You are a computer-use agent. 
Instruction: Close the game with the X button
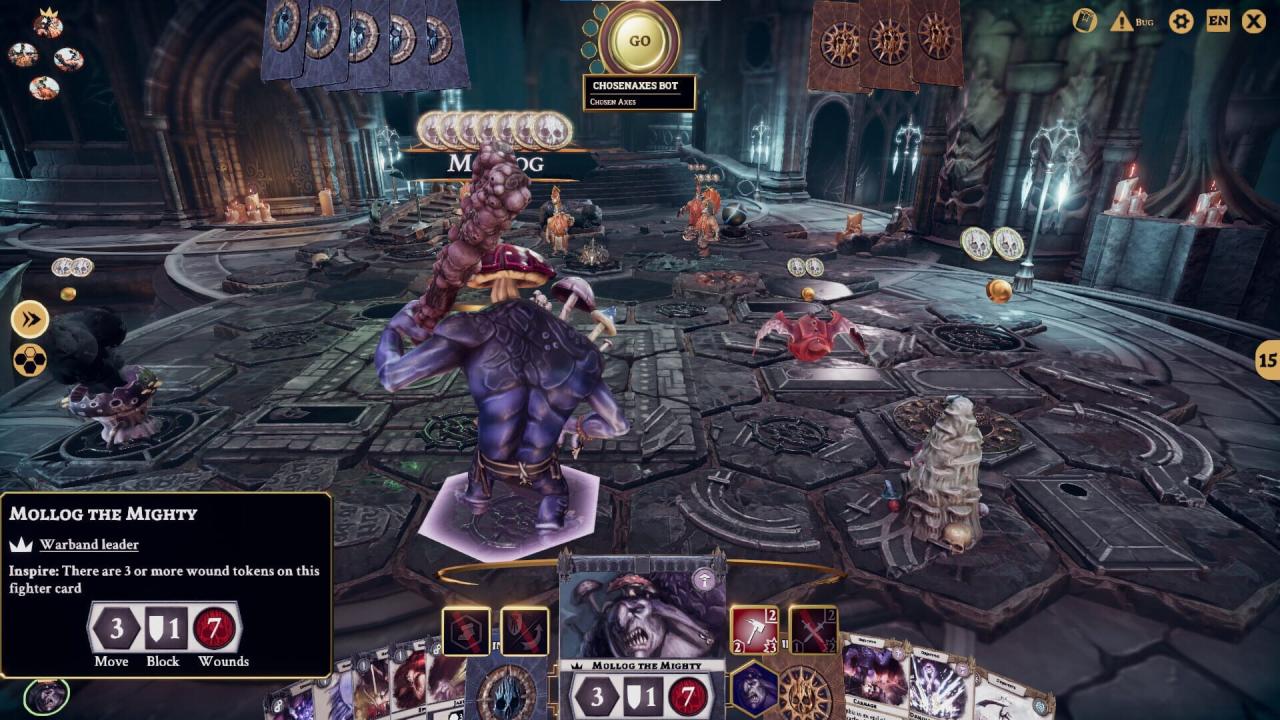coord(1253,21)
